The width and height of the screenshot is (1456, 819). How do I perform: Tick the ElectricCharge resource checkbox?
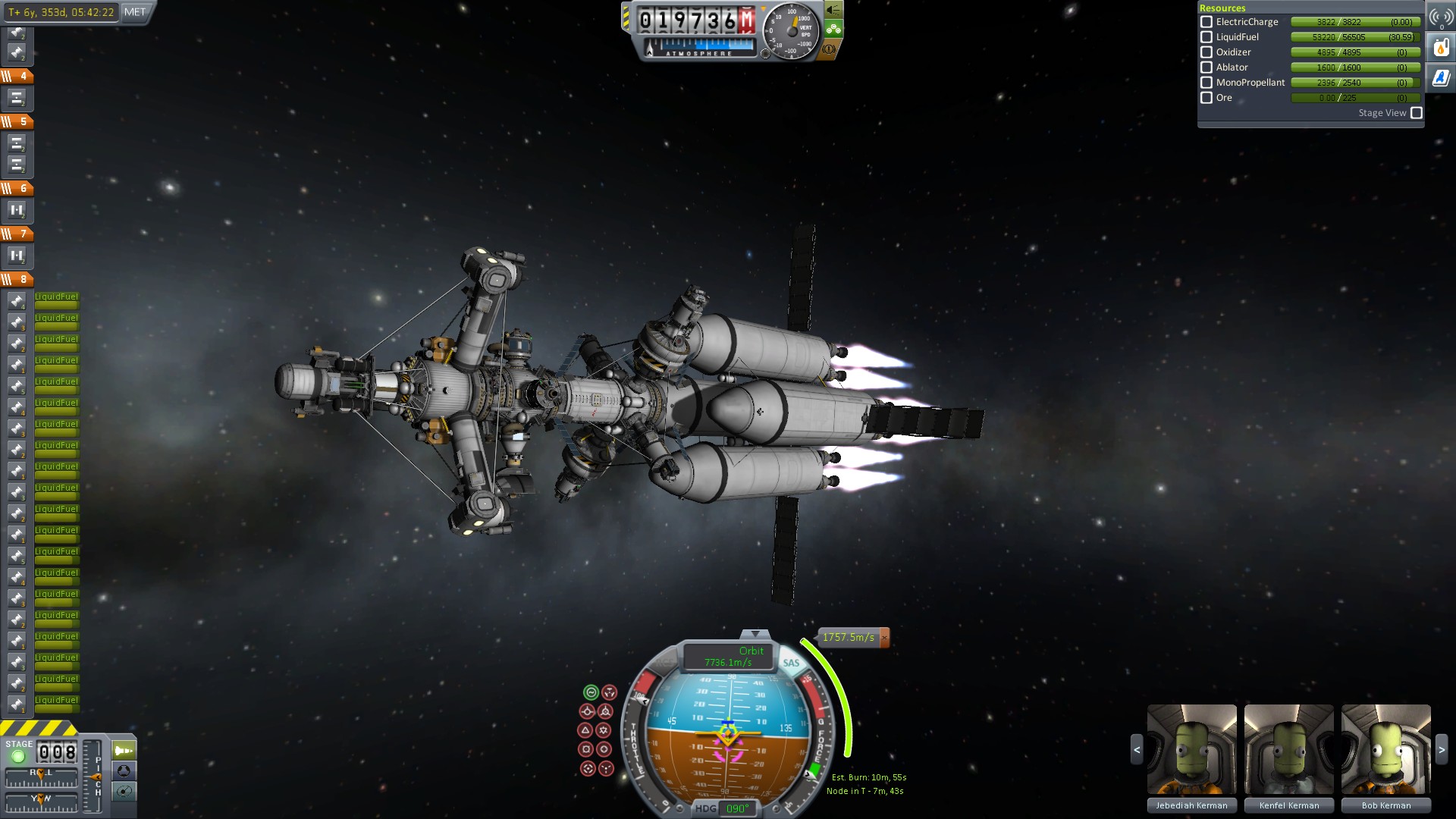click(1207, 22)
